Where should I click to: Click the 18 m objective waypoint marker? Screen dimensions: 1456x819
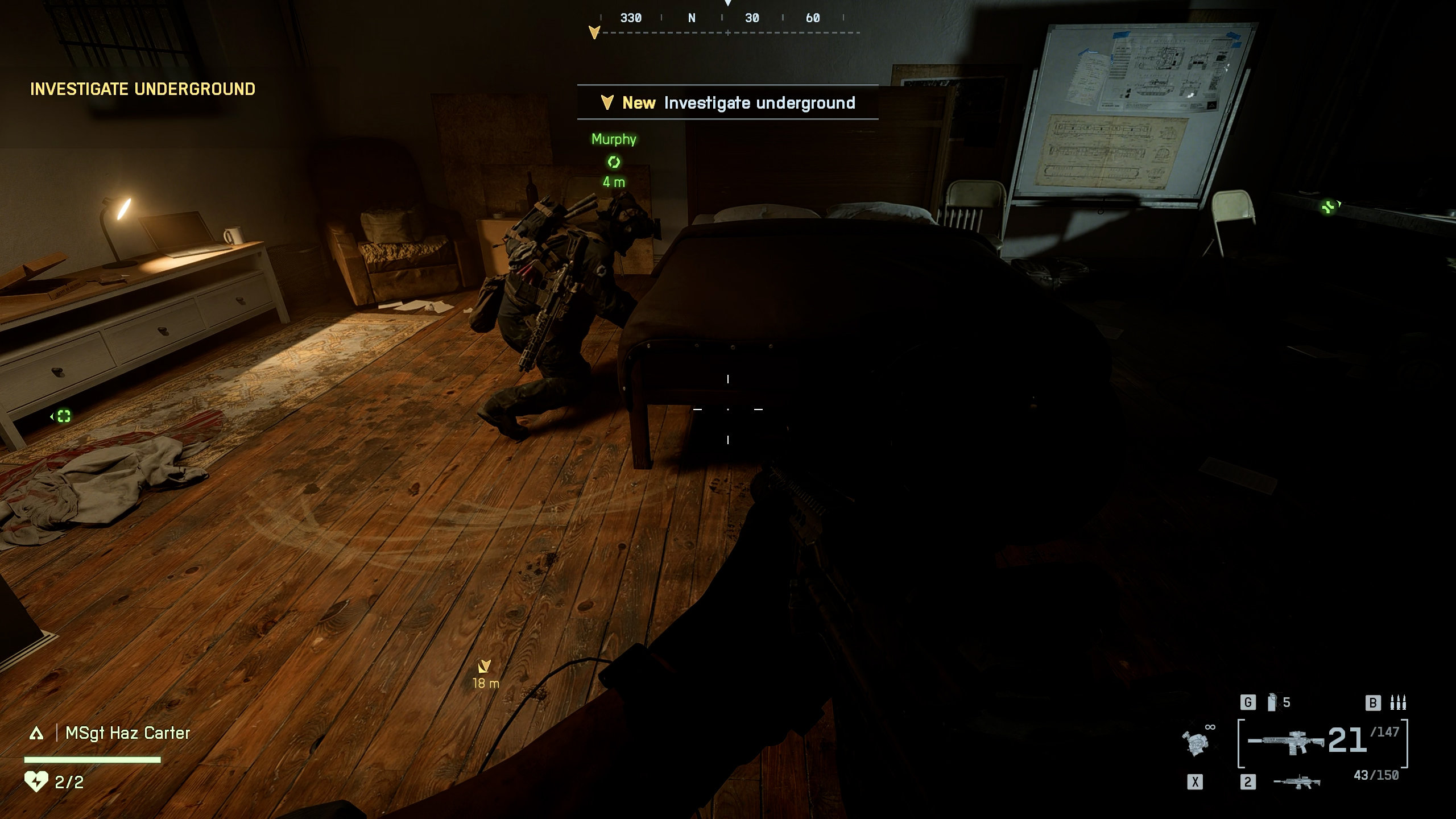tap(485, 666)
